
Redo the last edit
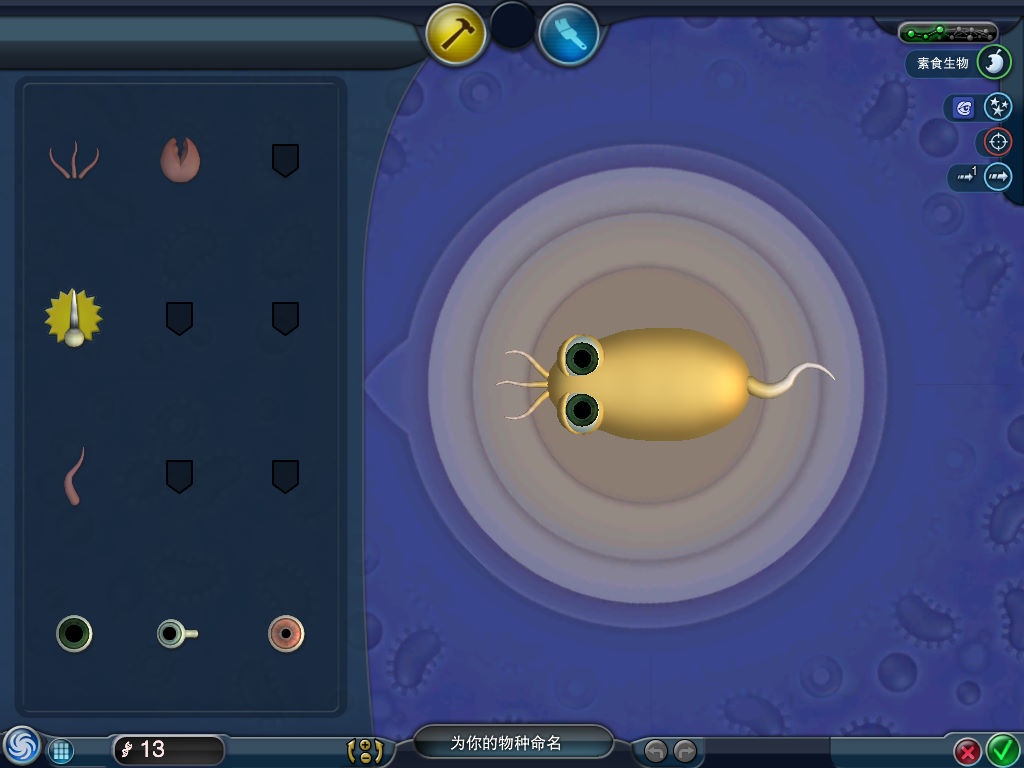click(685, 750)
